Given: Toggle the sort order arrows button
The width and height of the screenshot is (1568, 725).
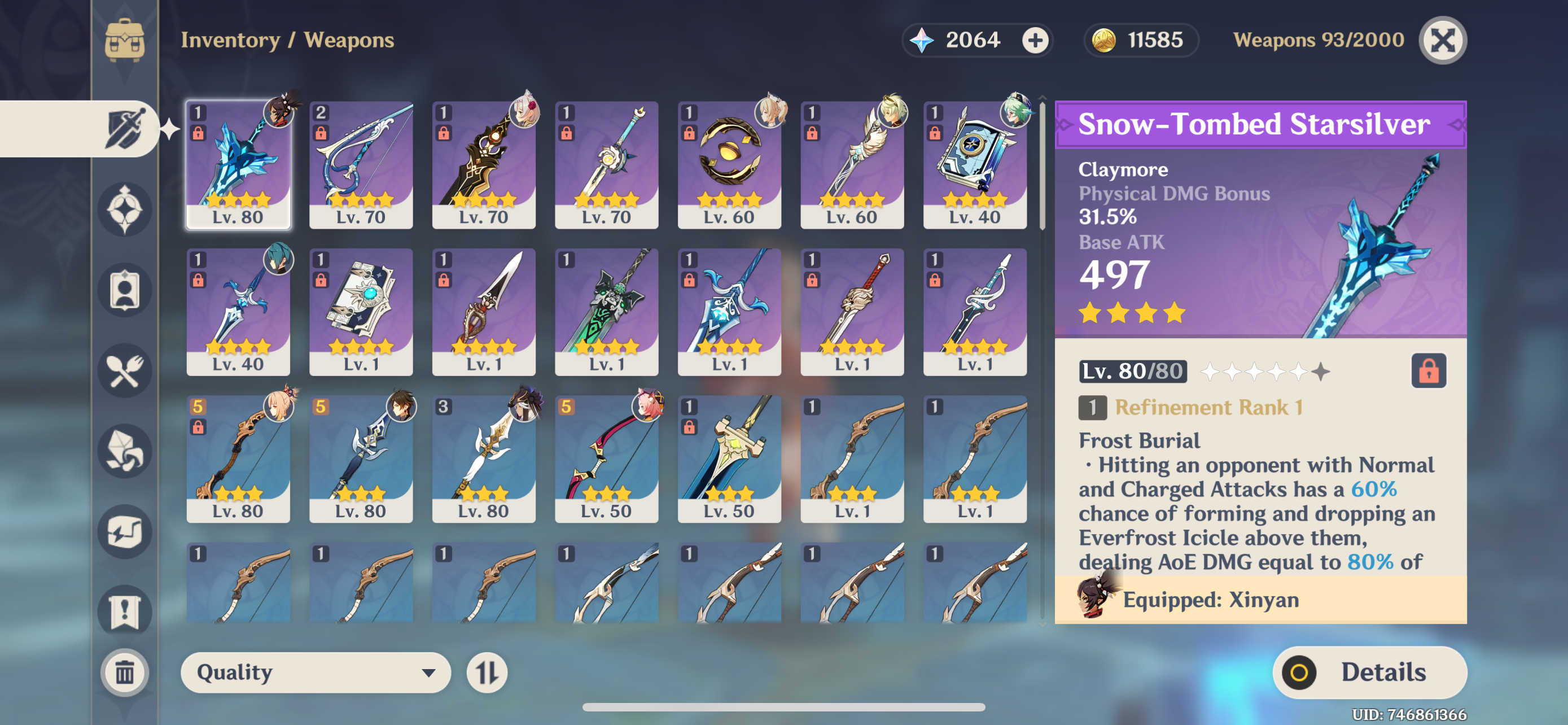Looking at the screenshot, I should [487, 672].
